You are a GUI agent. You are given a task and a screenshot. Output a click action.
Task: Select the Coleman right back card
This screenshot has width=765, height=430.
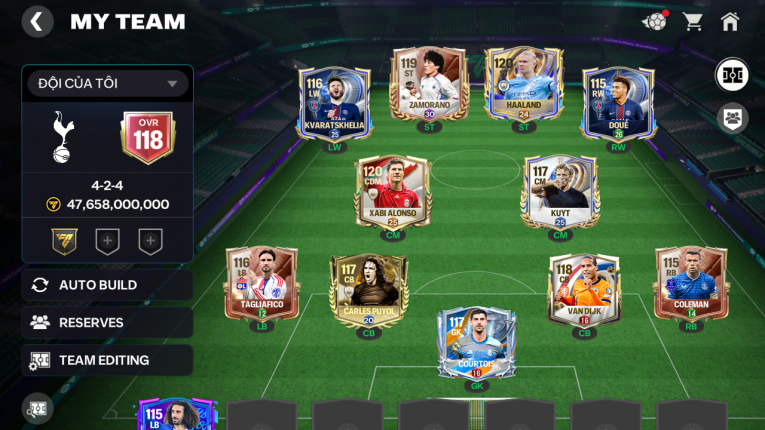point(691,284)
